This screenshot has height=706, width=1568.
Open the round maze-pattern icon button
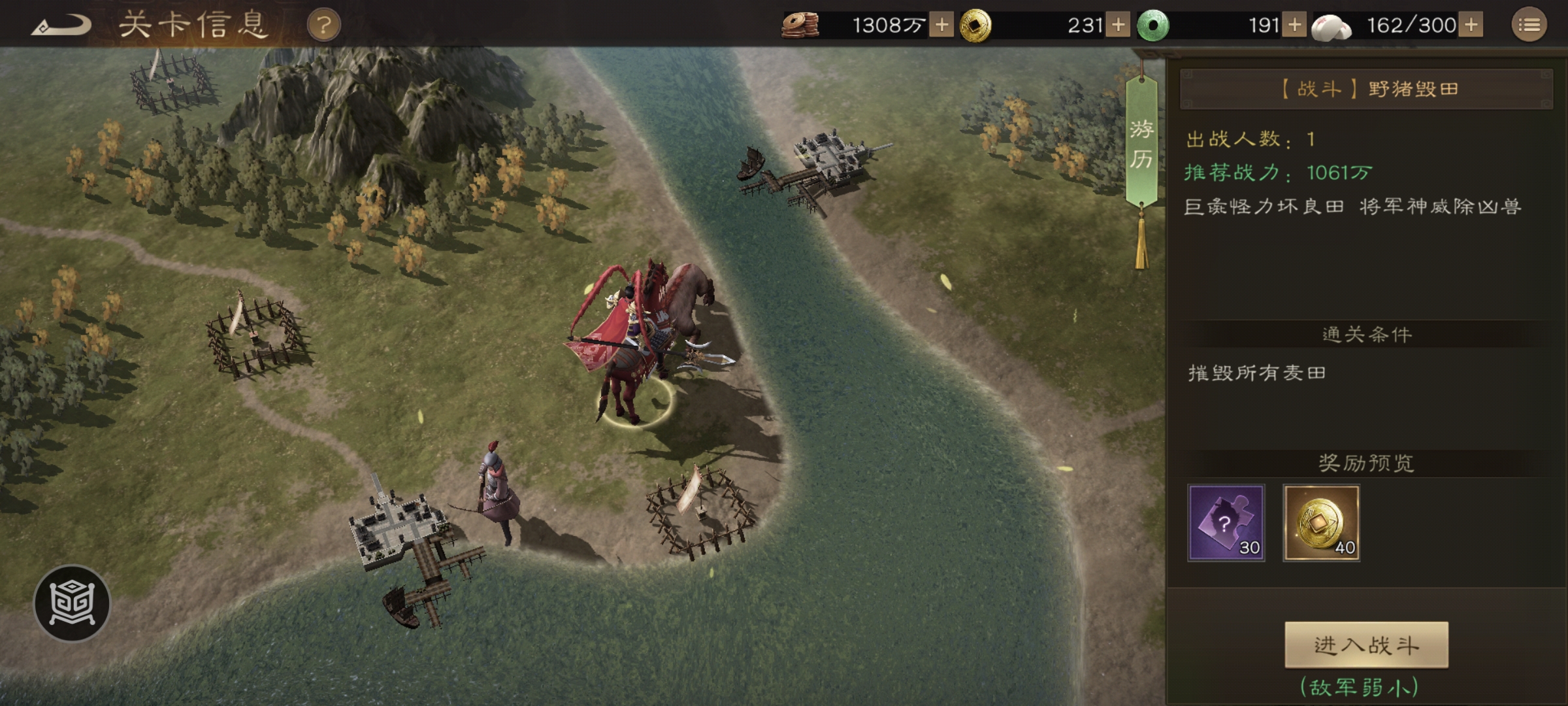pyautogui.click(x=72, y=603)
